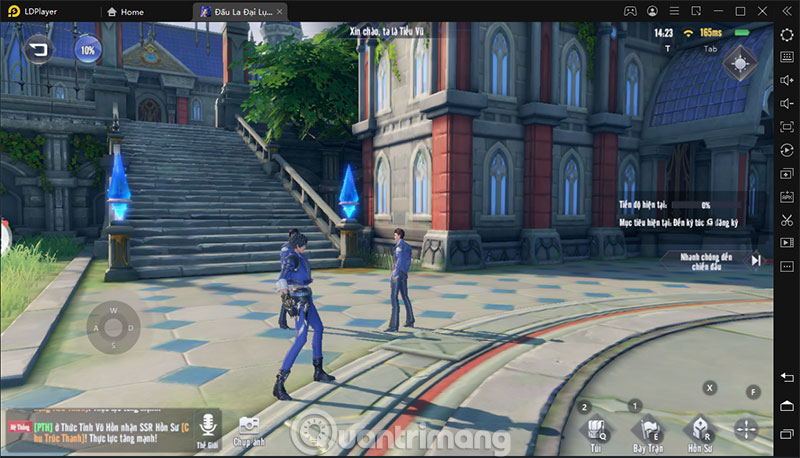Take a photo with Chụp ảnh
The image size is (800, 458).
(248, 430)
